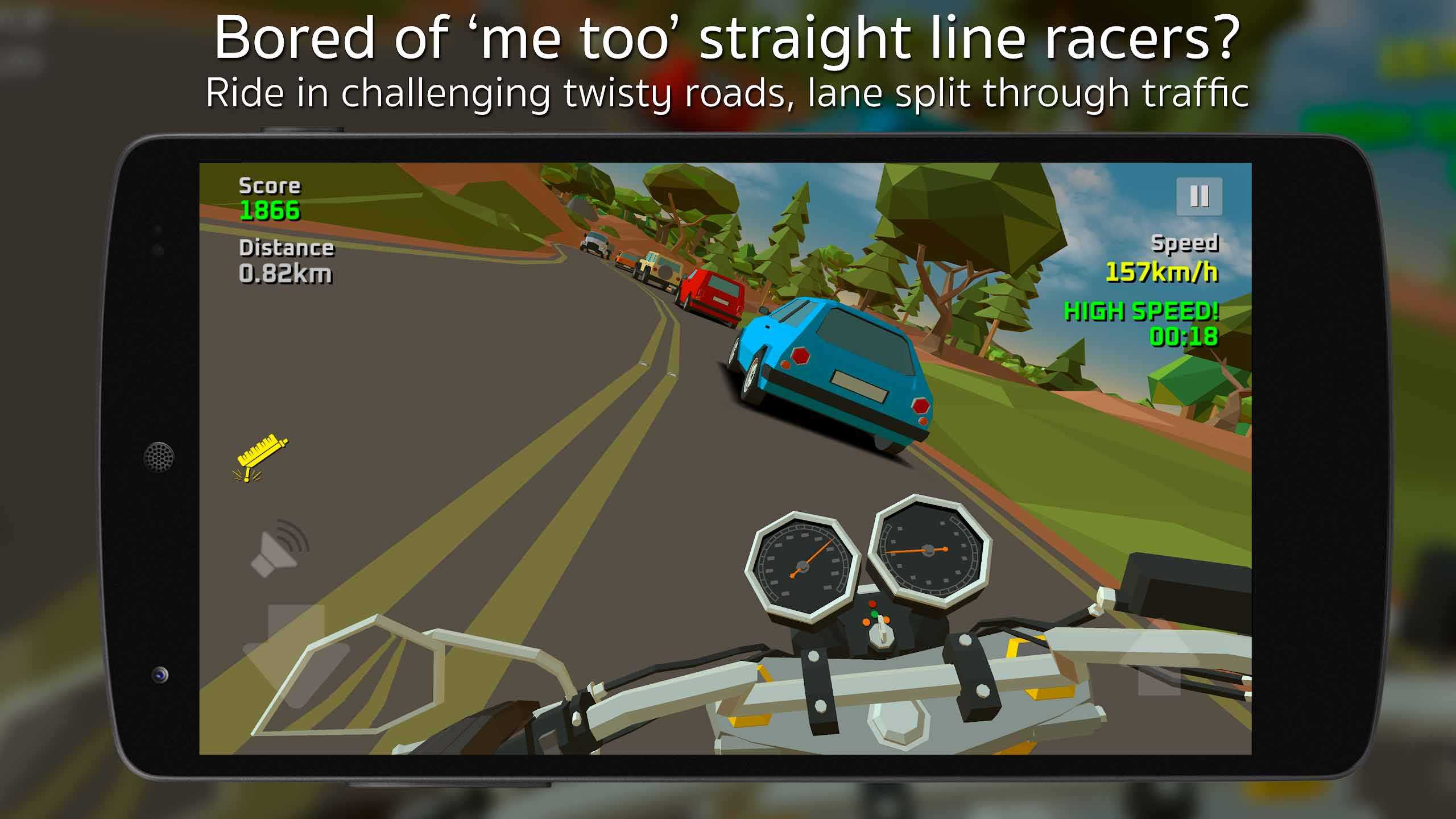Tap the up-arrow throttle control
The width and height of the screenshot is (1456, 819).
tap(1159, 660)
